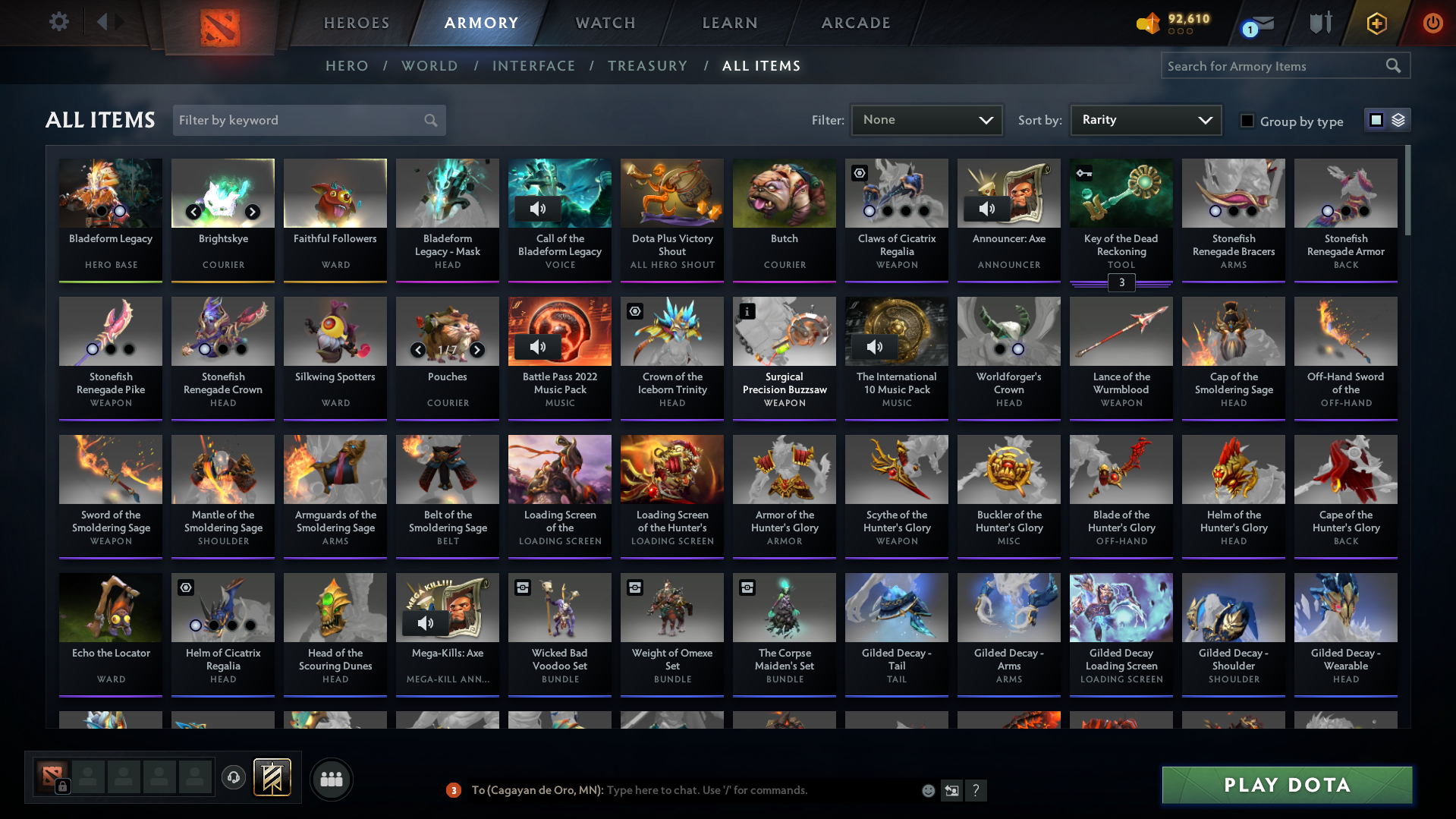Open the Sort by Rarity dropdown
This screenshot has height=819, width=1456.
1145,120
